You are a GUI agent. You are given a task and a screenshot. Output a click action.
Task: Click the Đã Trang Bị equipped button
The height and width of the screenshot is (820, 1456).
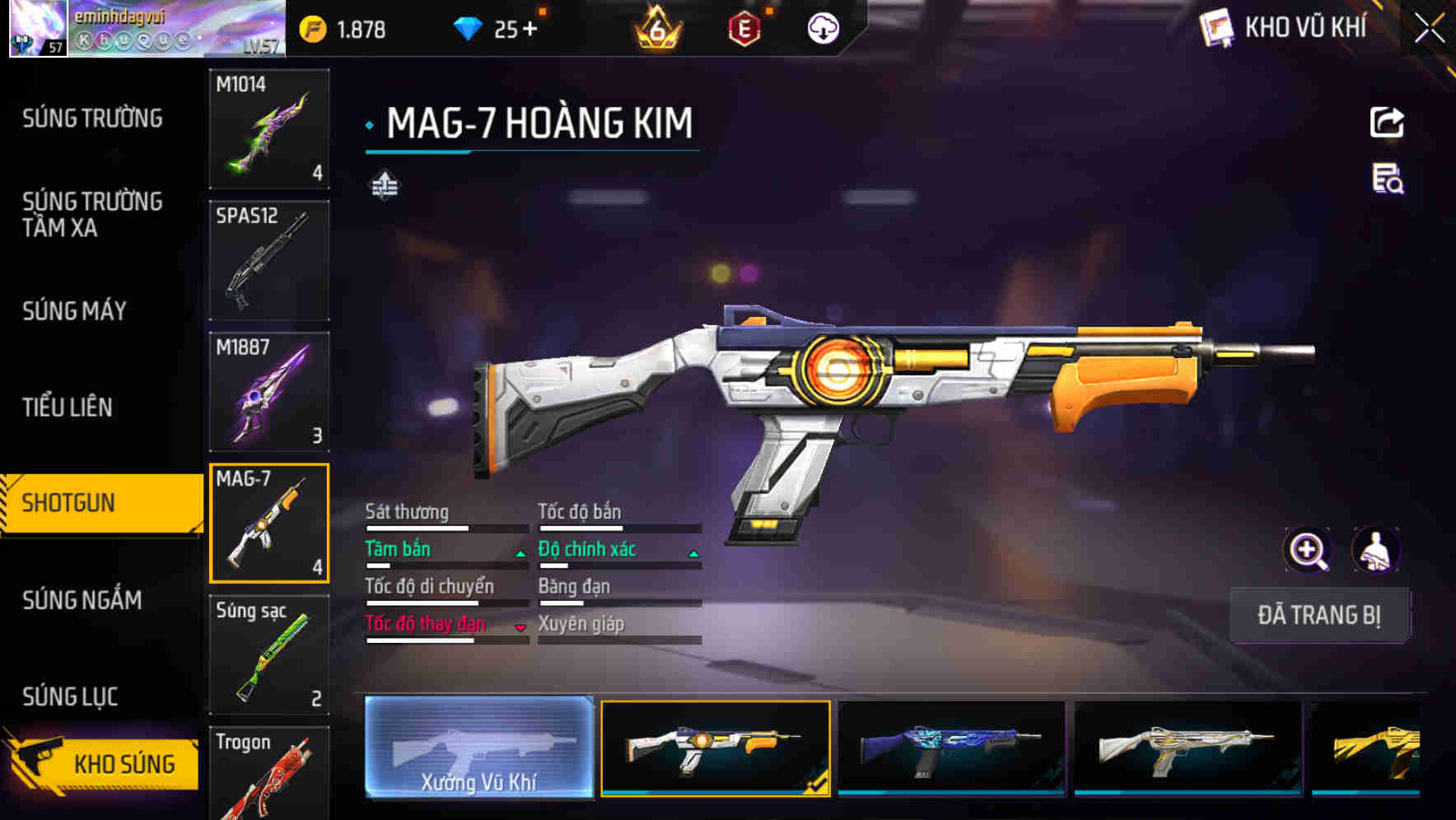[x=1318, y=615]
